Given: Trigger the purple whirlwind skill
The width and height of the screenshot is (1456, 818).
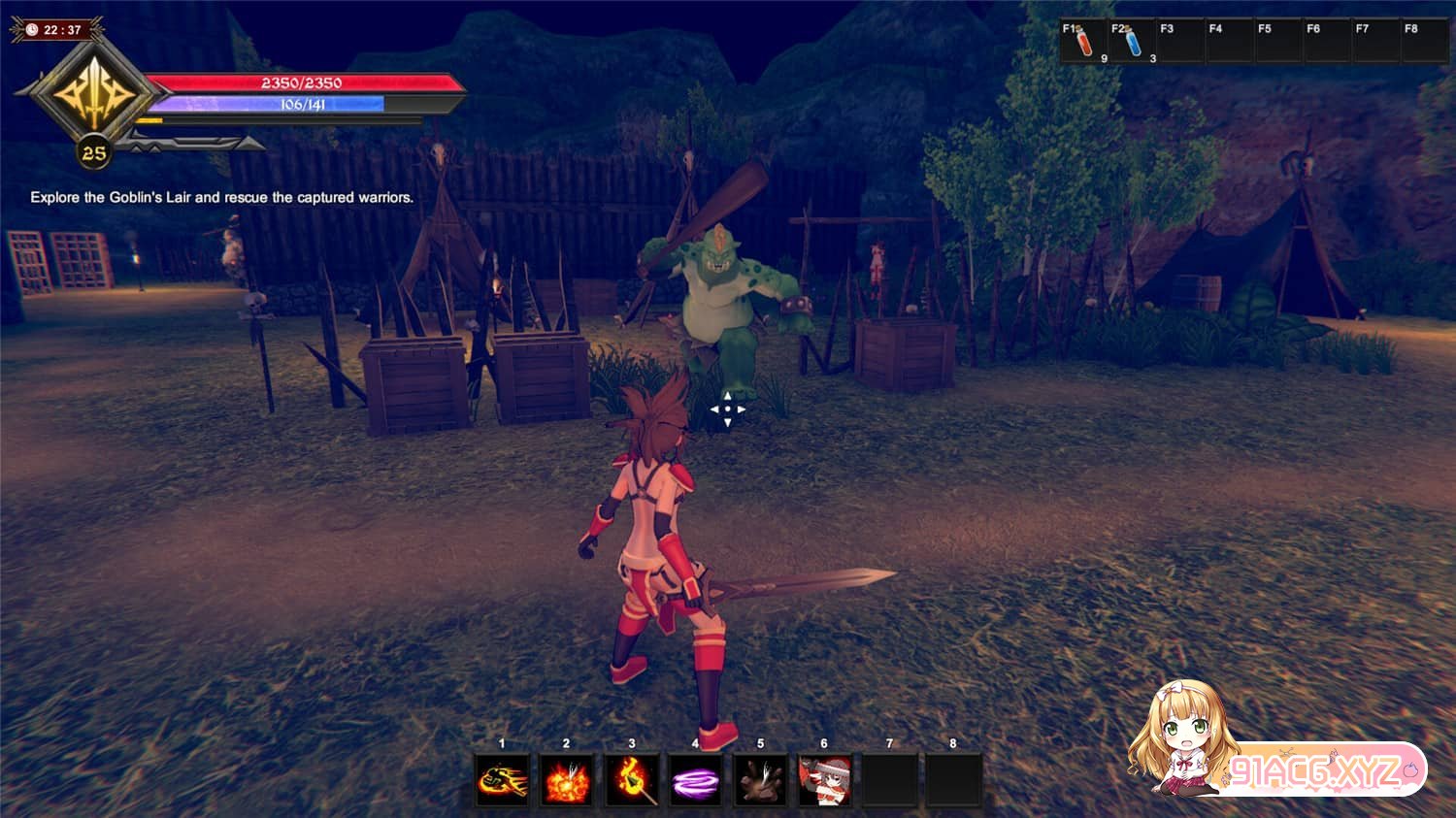Looking at the screenshot, I should click(696, 780).
